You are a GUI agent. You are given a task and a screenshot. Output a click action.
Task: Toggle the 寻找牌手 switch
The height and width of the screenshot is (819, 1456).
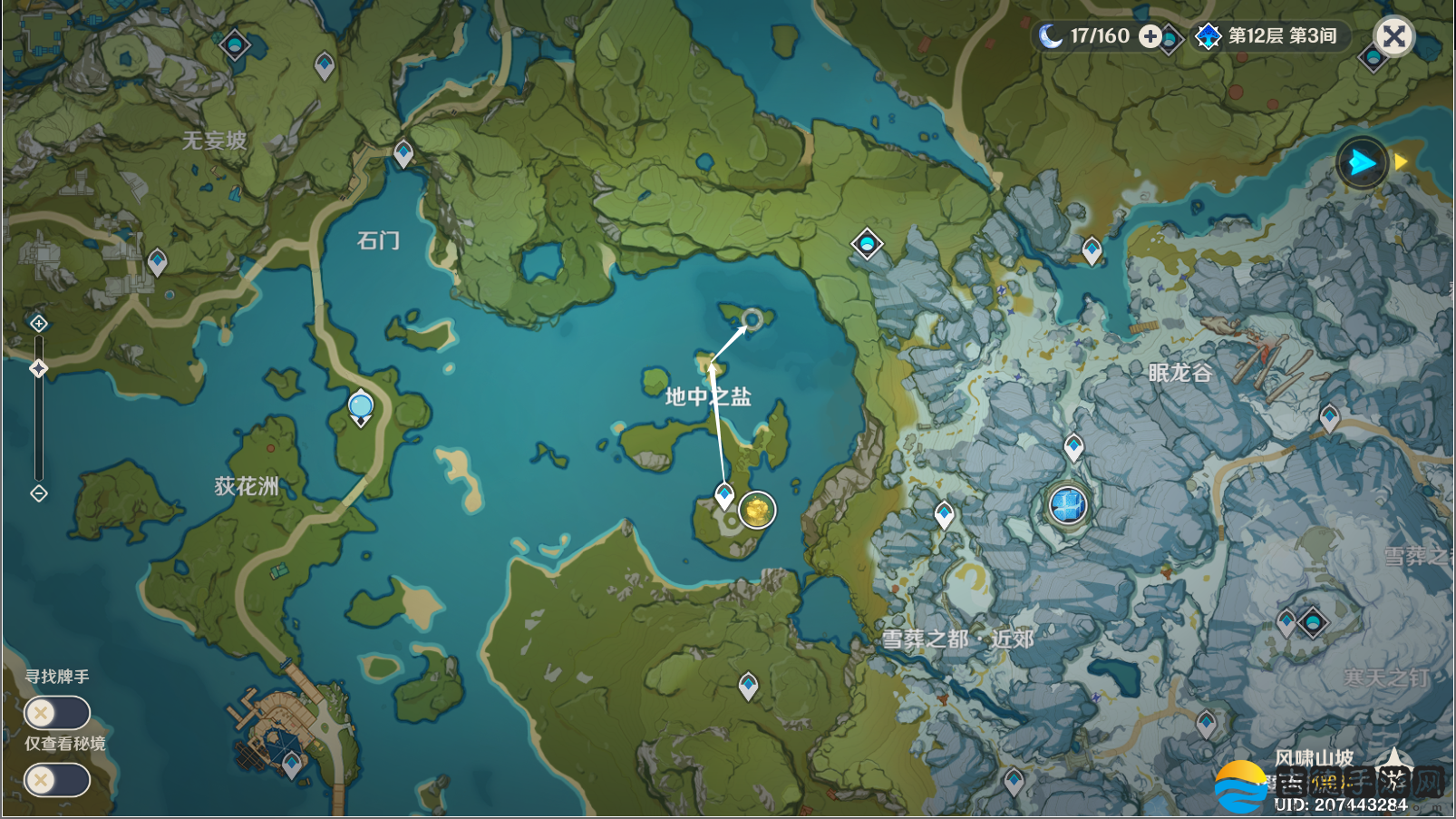click(x=56, y=713)
